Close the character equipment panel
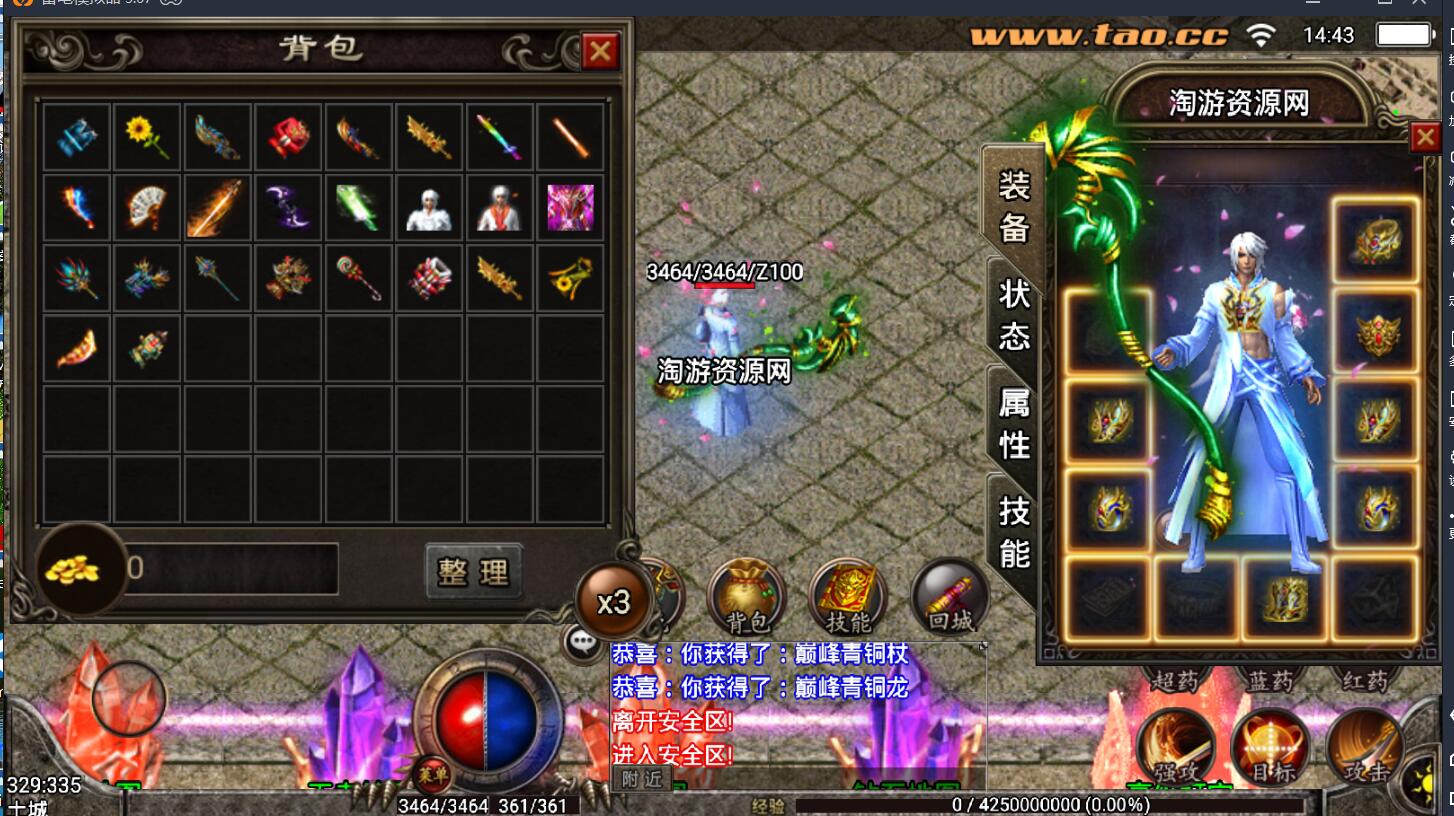This screenshot has height=816, width=1454. coord(1425,137)
